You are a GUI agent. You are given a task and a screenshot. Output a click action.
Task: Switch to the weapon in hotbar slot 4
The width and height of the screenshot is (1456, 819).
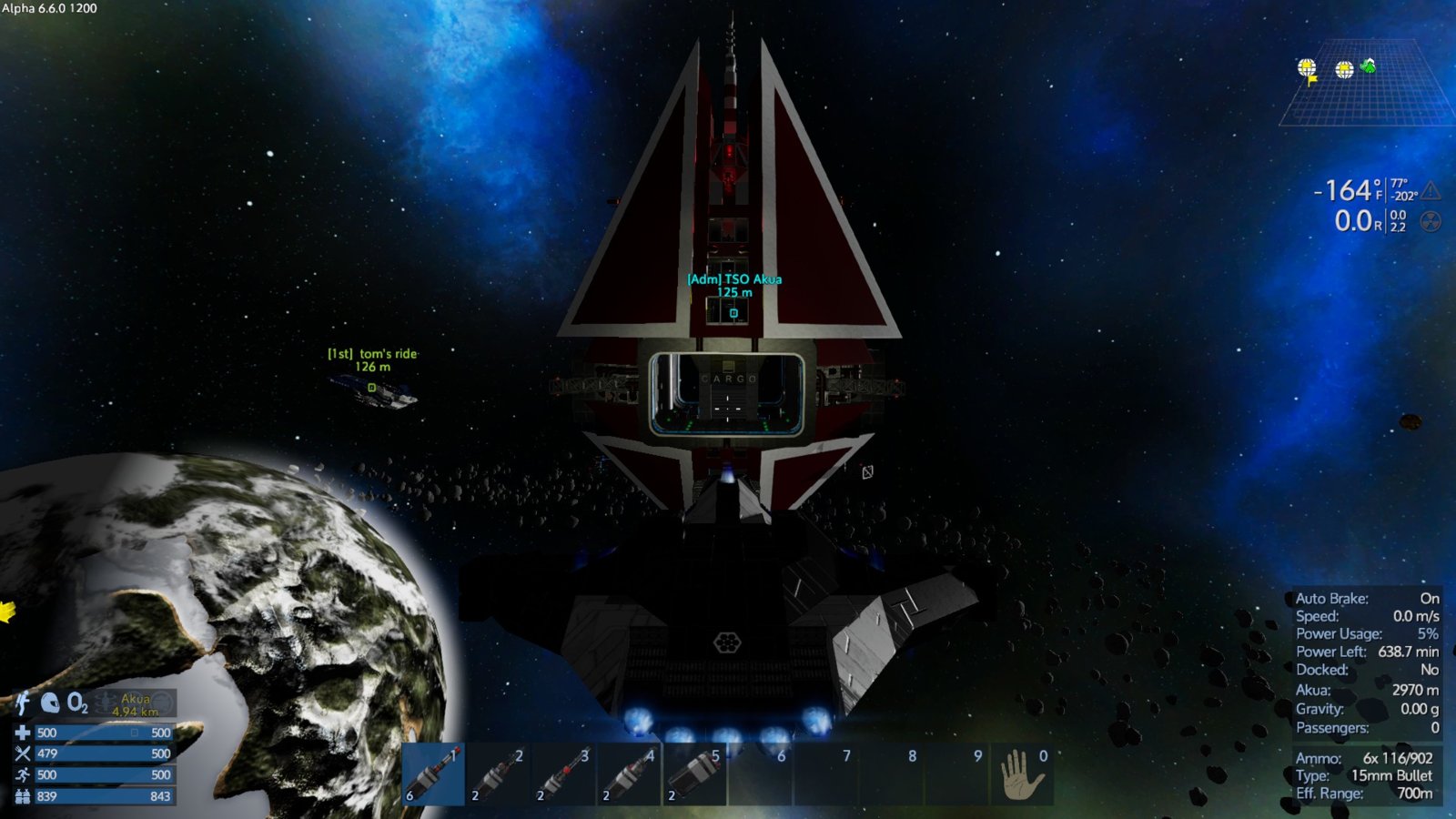[x=629, y=774]
